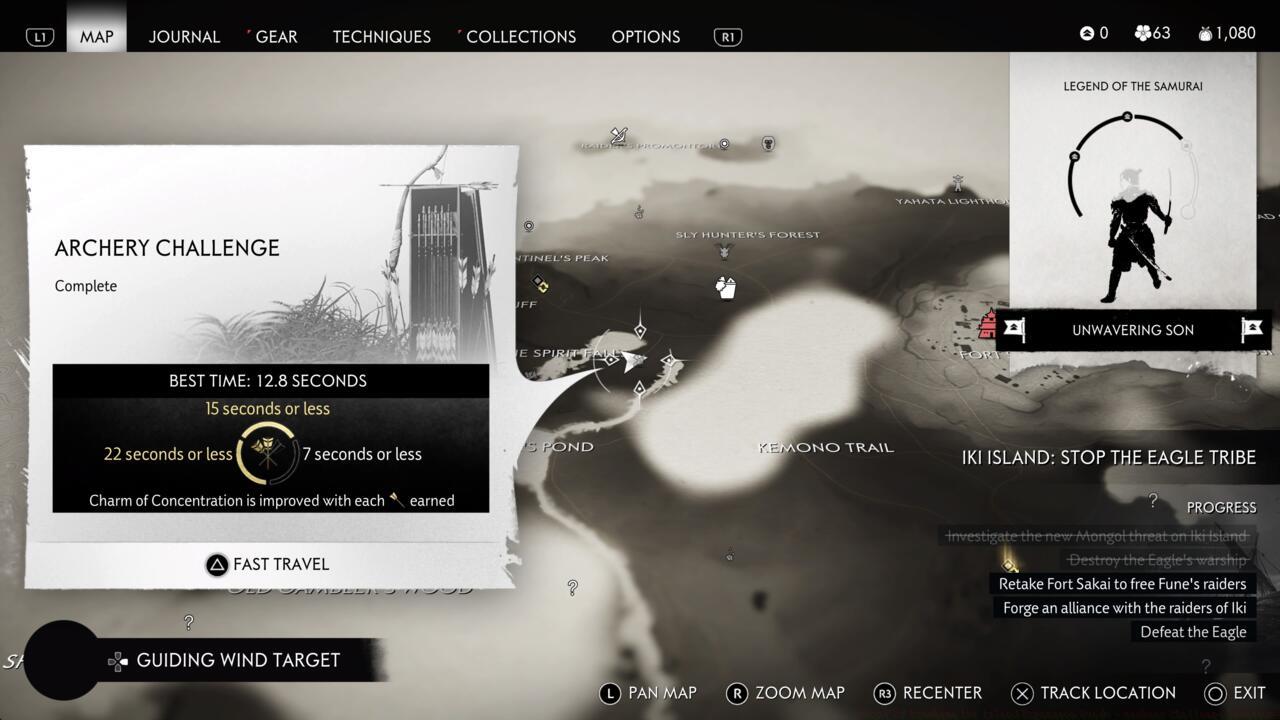Switch to the Journal tab
The image size is (1280, 720).
[184, 36]
